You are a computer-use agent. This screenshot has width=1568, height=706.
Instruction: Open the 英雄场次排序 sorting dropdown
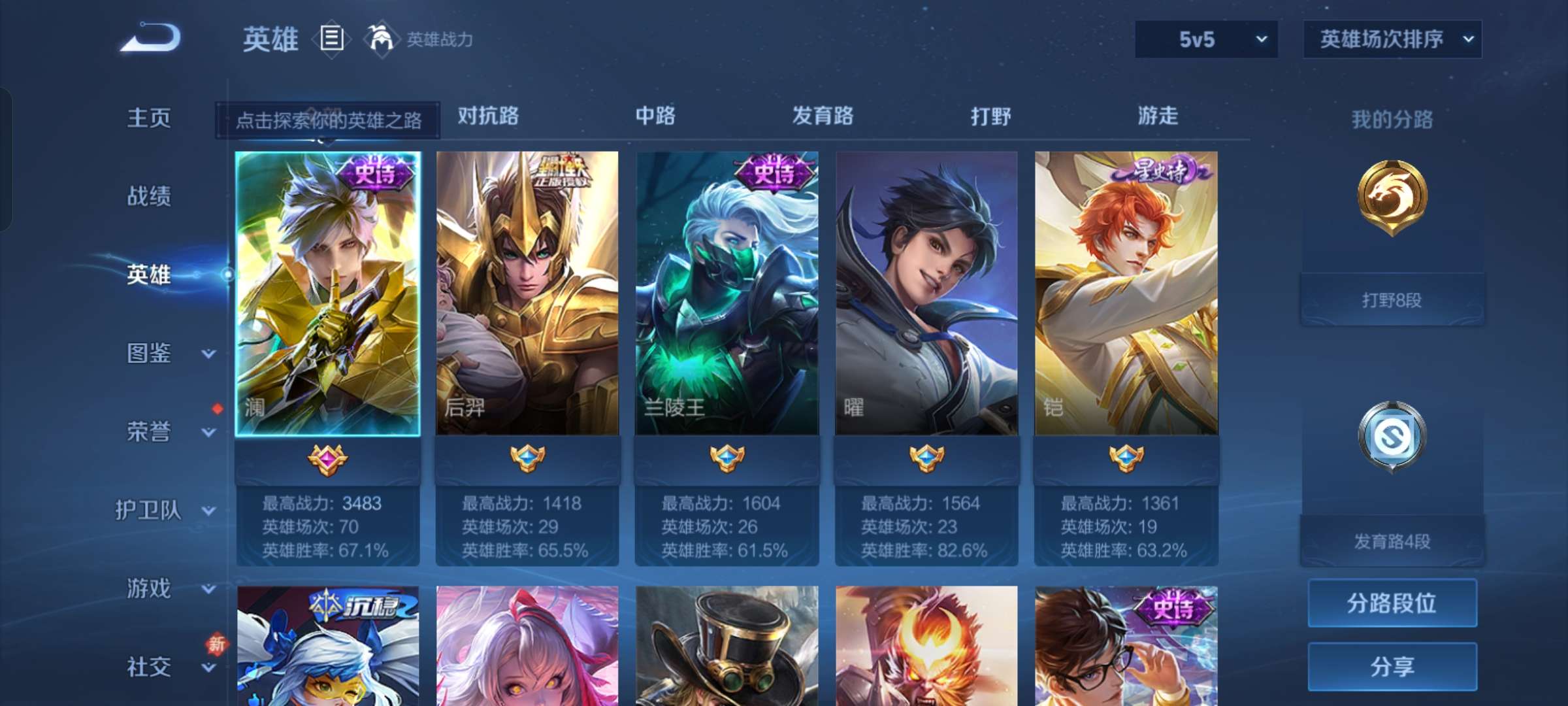[1392, 39]
